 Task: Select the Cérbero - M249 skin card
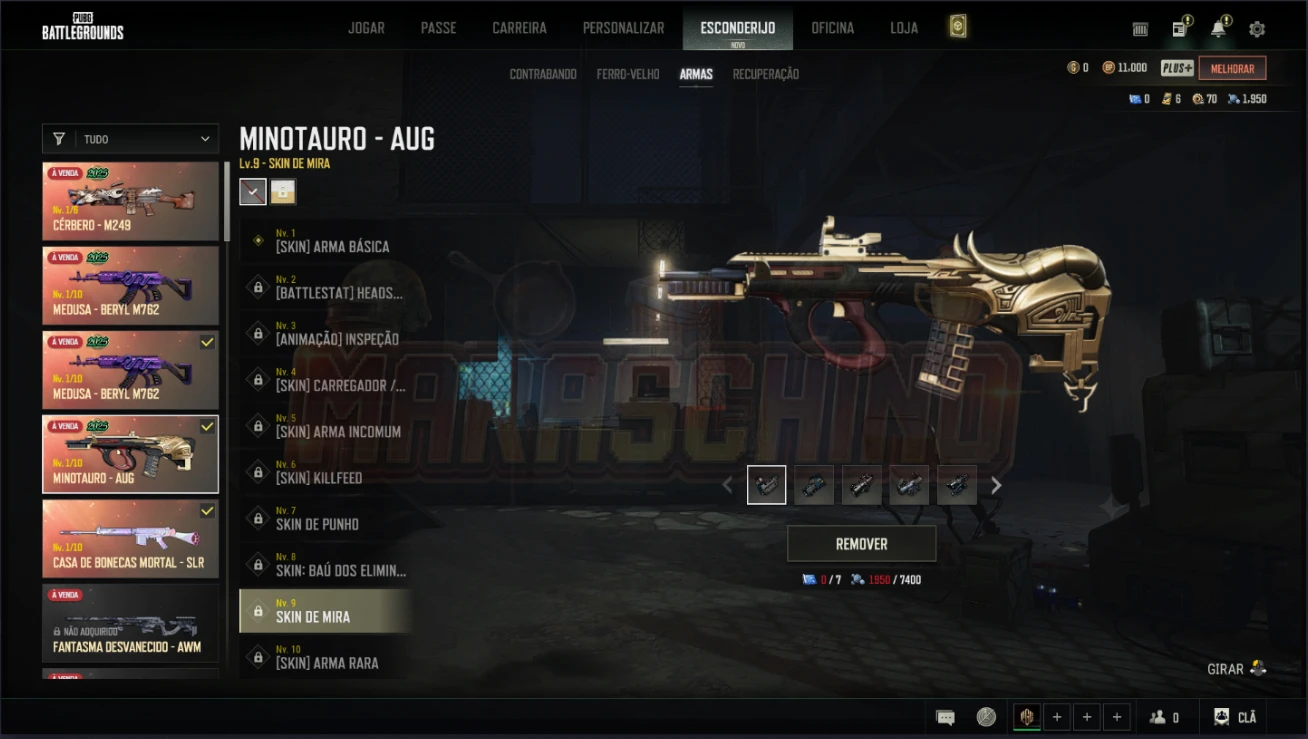point(130,202)
